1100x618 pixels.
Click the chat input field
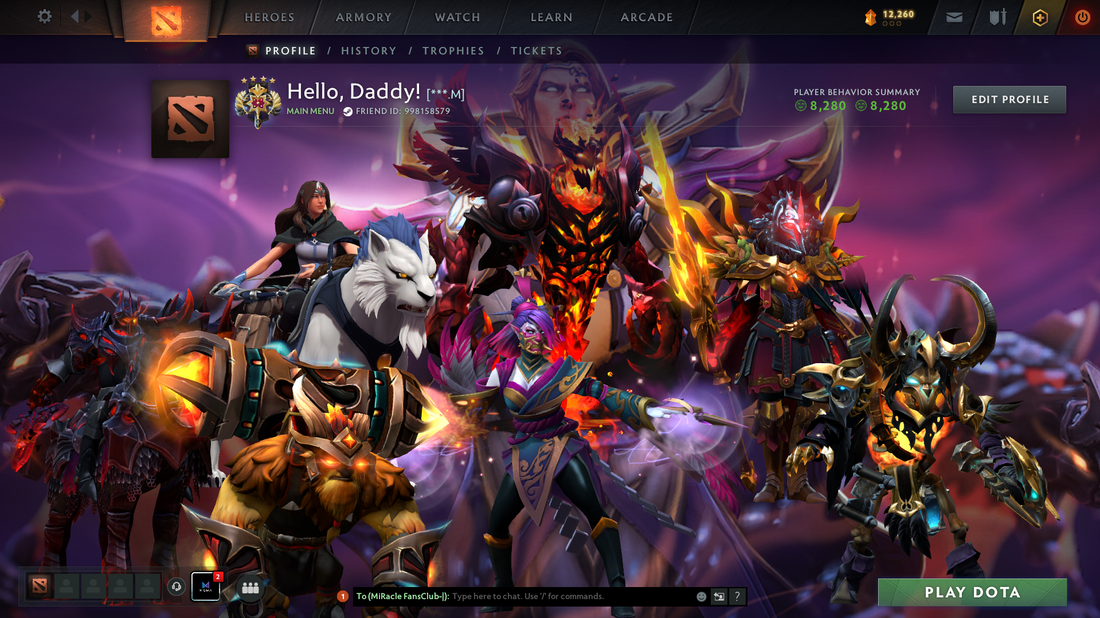click(570, 597)
